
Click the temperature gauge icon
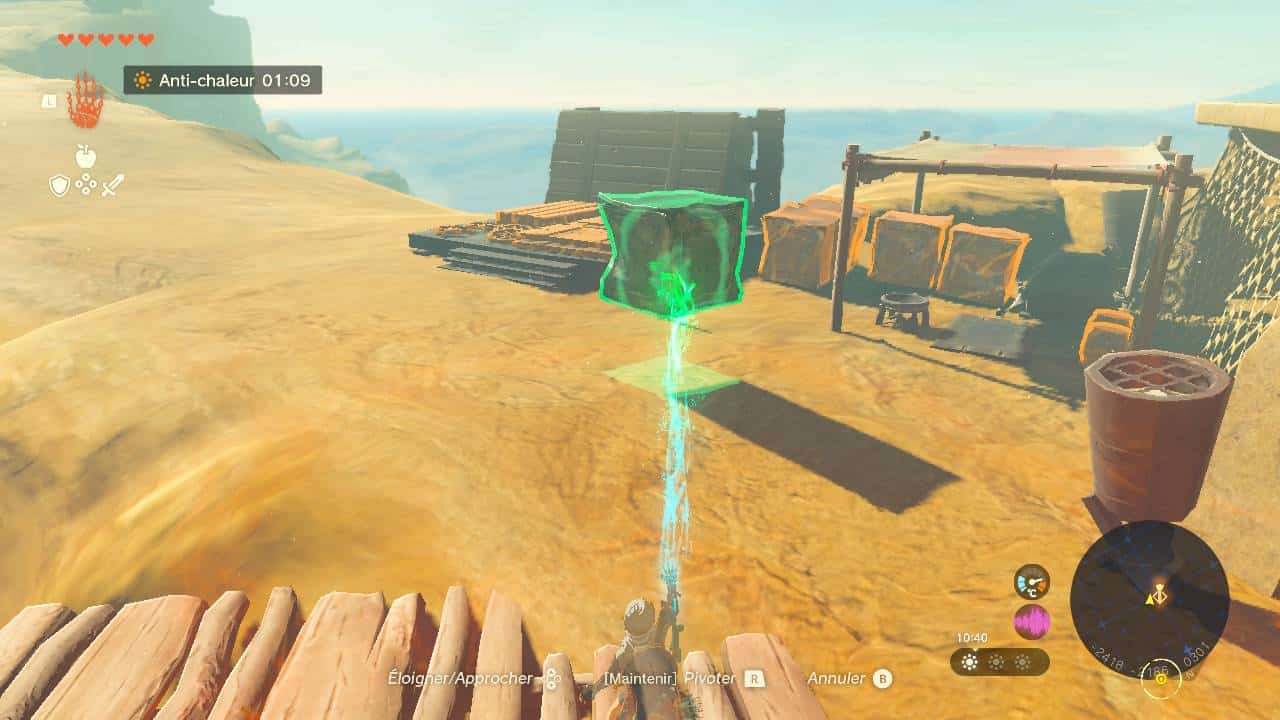[x=1031, y=582]
